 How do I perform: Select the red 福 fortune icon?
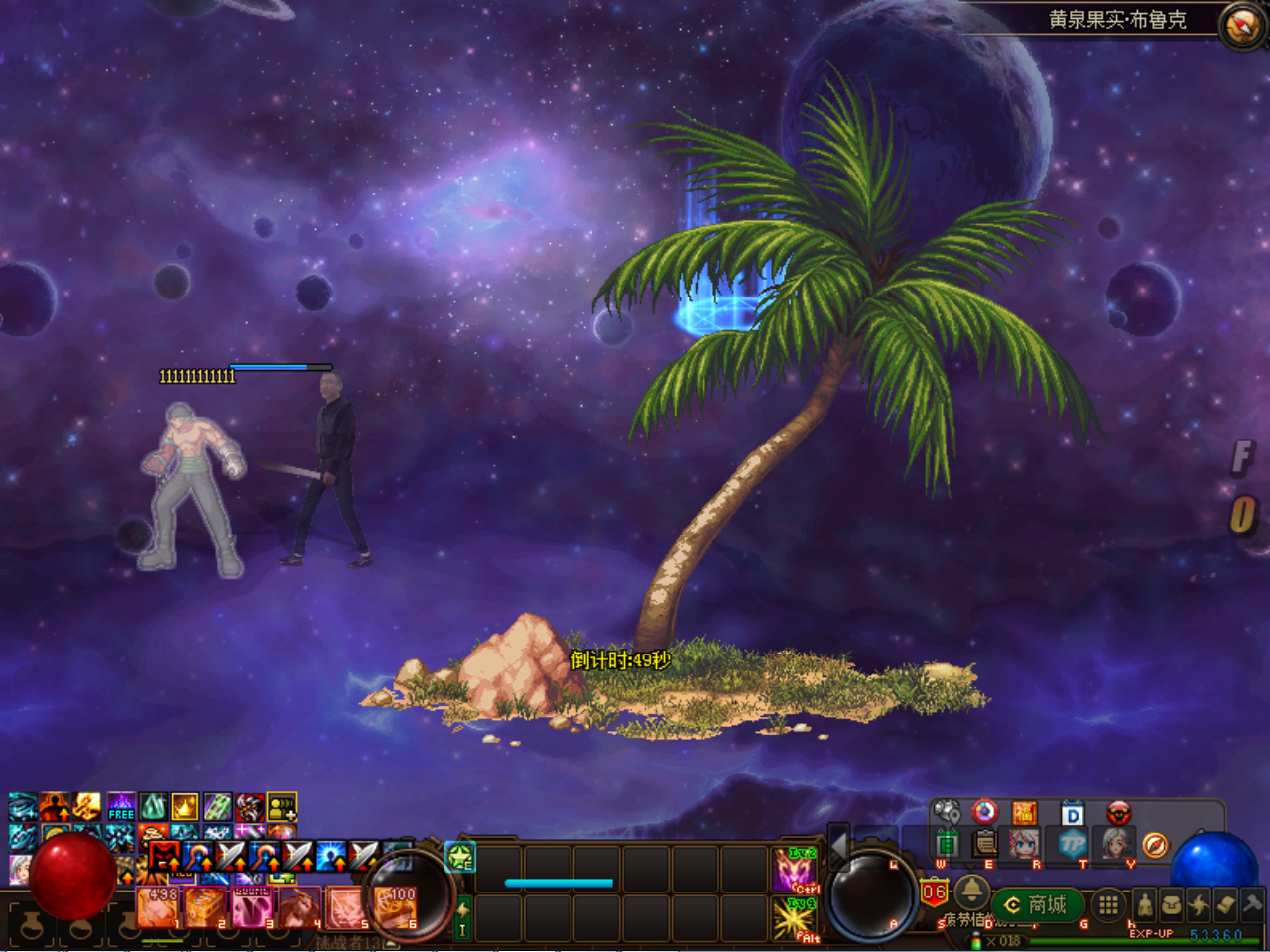click(x=1024, y=813)
